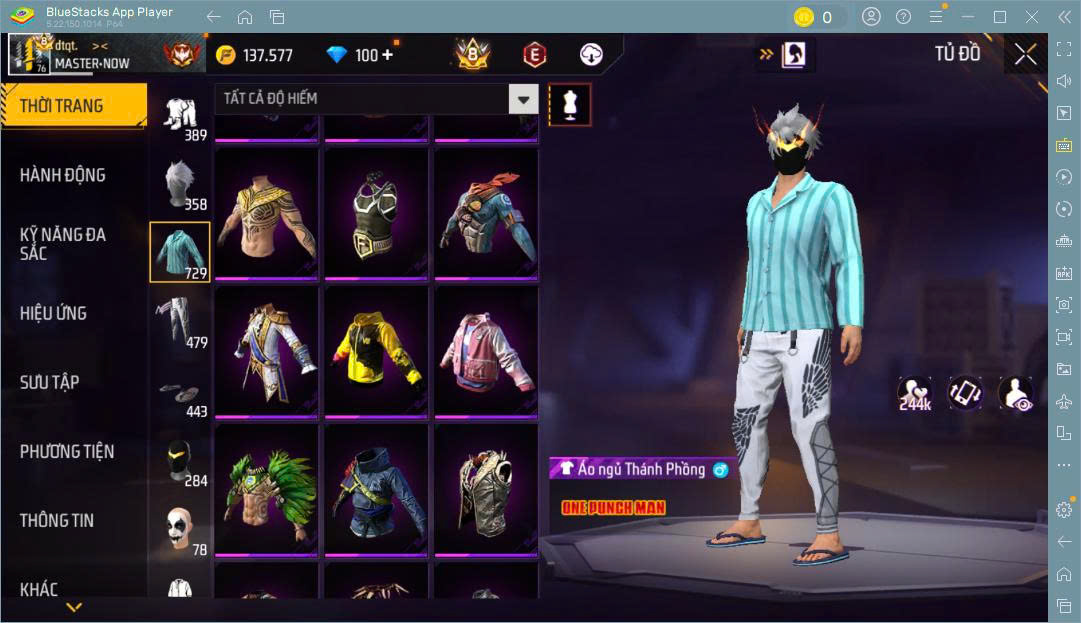Image resolution: width=1081 pixels, height=623 pixels.
Task: Toggle the mannequin preview button
Action: pos(570,103)
